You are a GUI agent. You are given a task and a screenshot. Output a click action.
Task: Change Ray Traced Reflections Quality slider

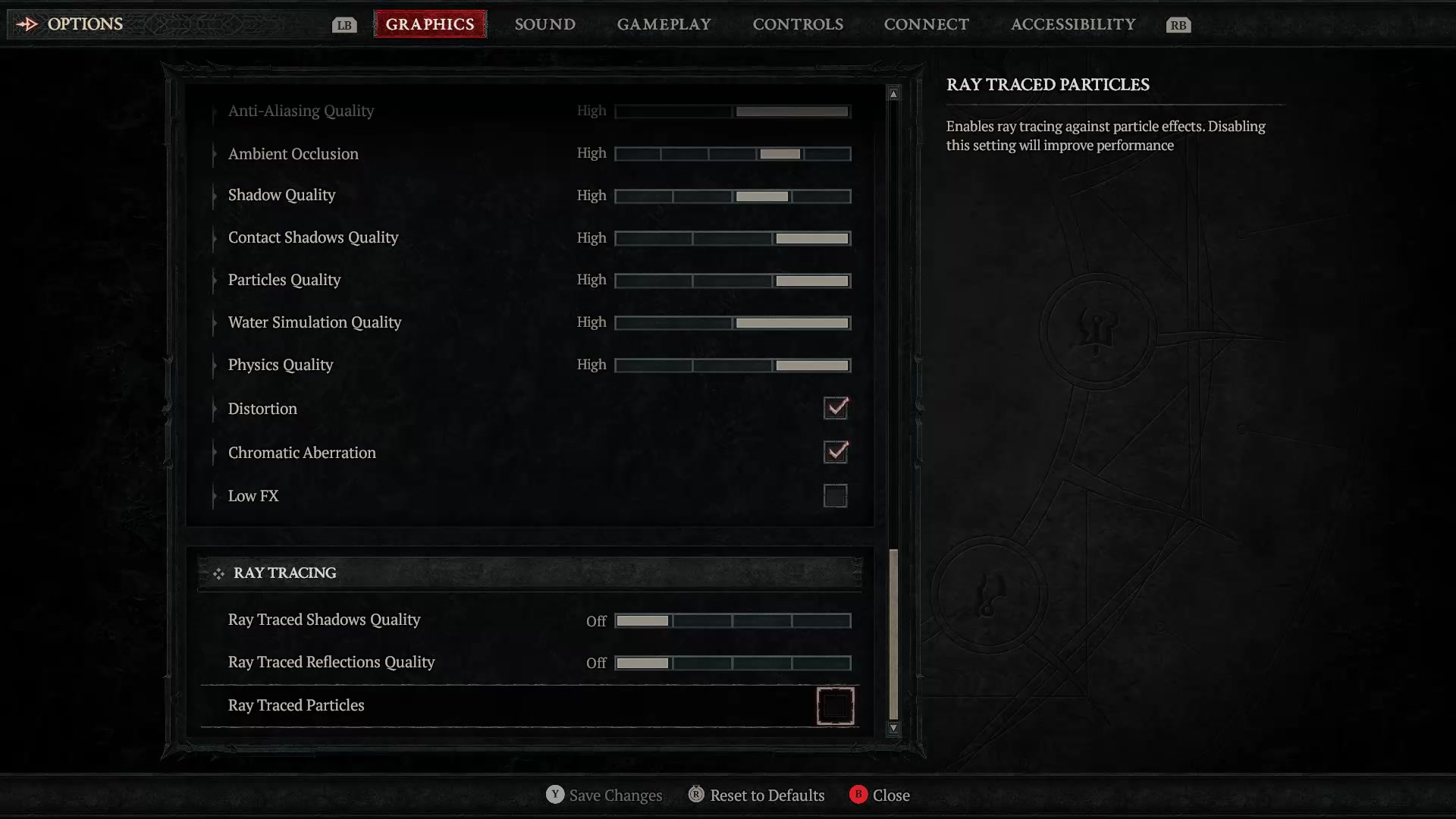point(733,664)
